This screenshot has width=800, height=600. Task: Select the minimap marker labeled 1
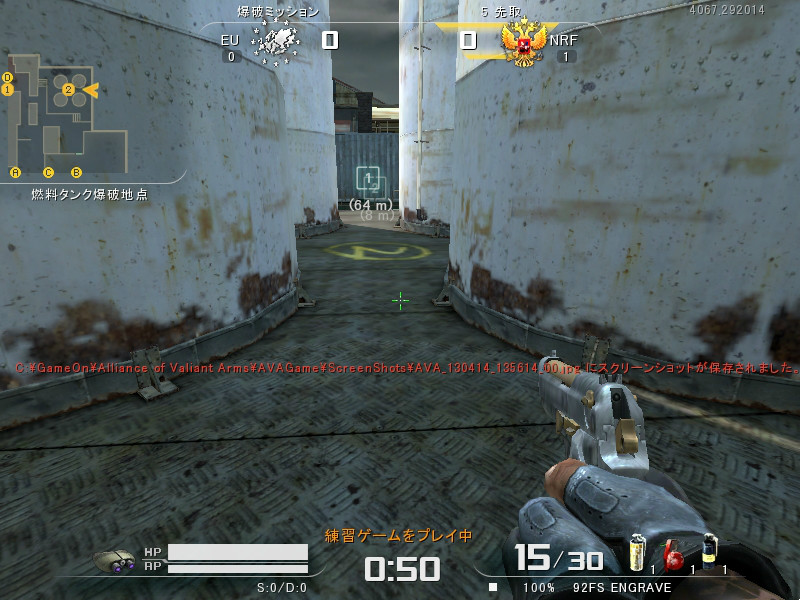(x=7, y=90)
